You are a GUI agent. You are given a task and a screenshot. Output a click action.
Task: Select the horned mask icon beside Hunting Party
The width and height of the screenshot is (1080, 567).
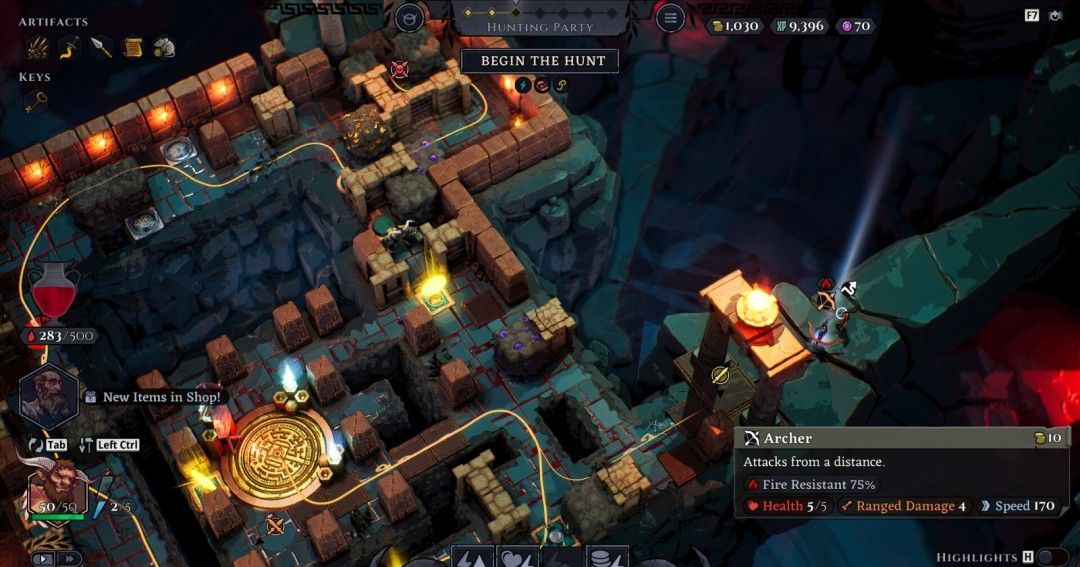409,17
